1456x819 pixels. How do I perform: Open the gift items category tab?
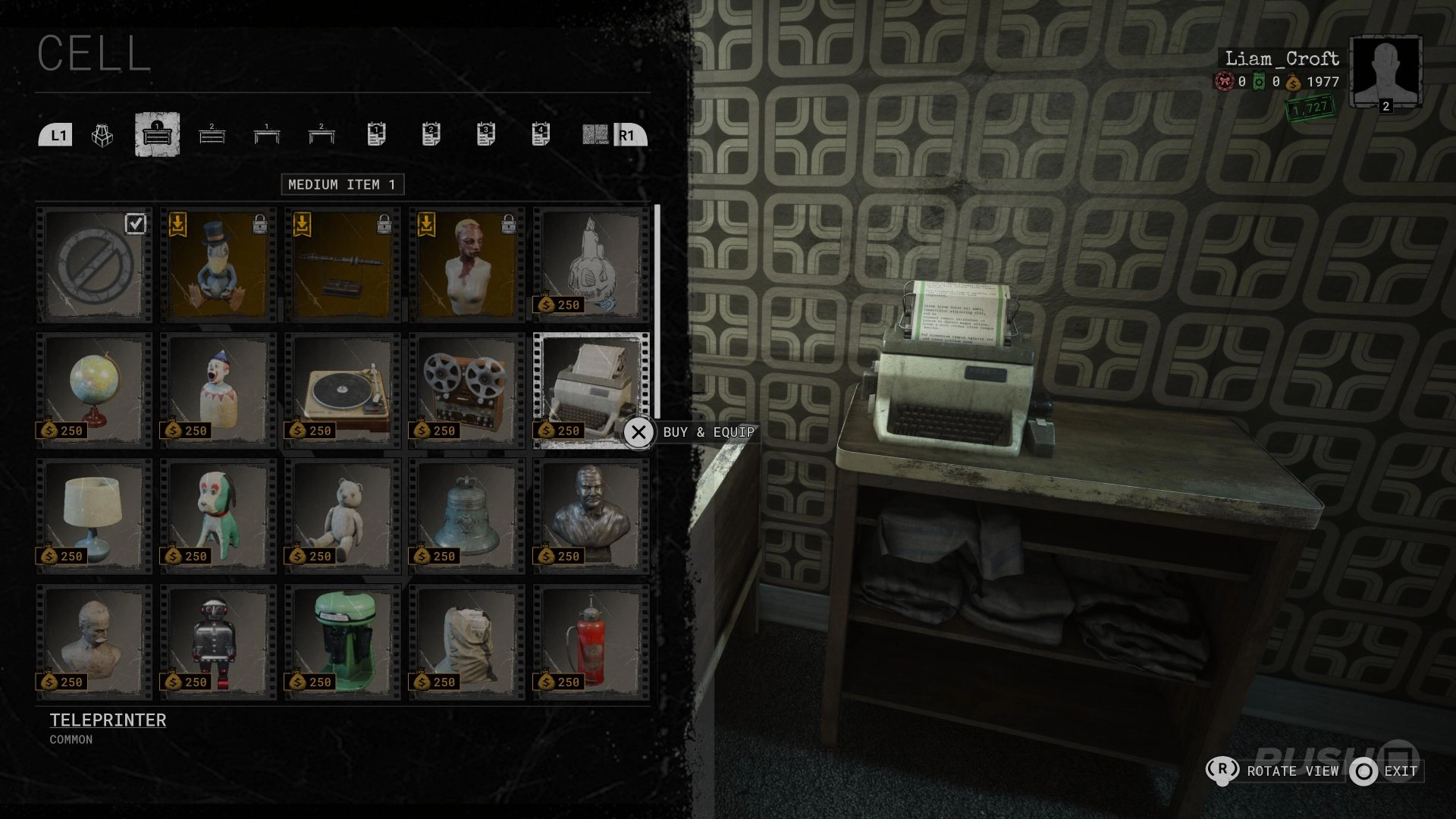101,135
